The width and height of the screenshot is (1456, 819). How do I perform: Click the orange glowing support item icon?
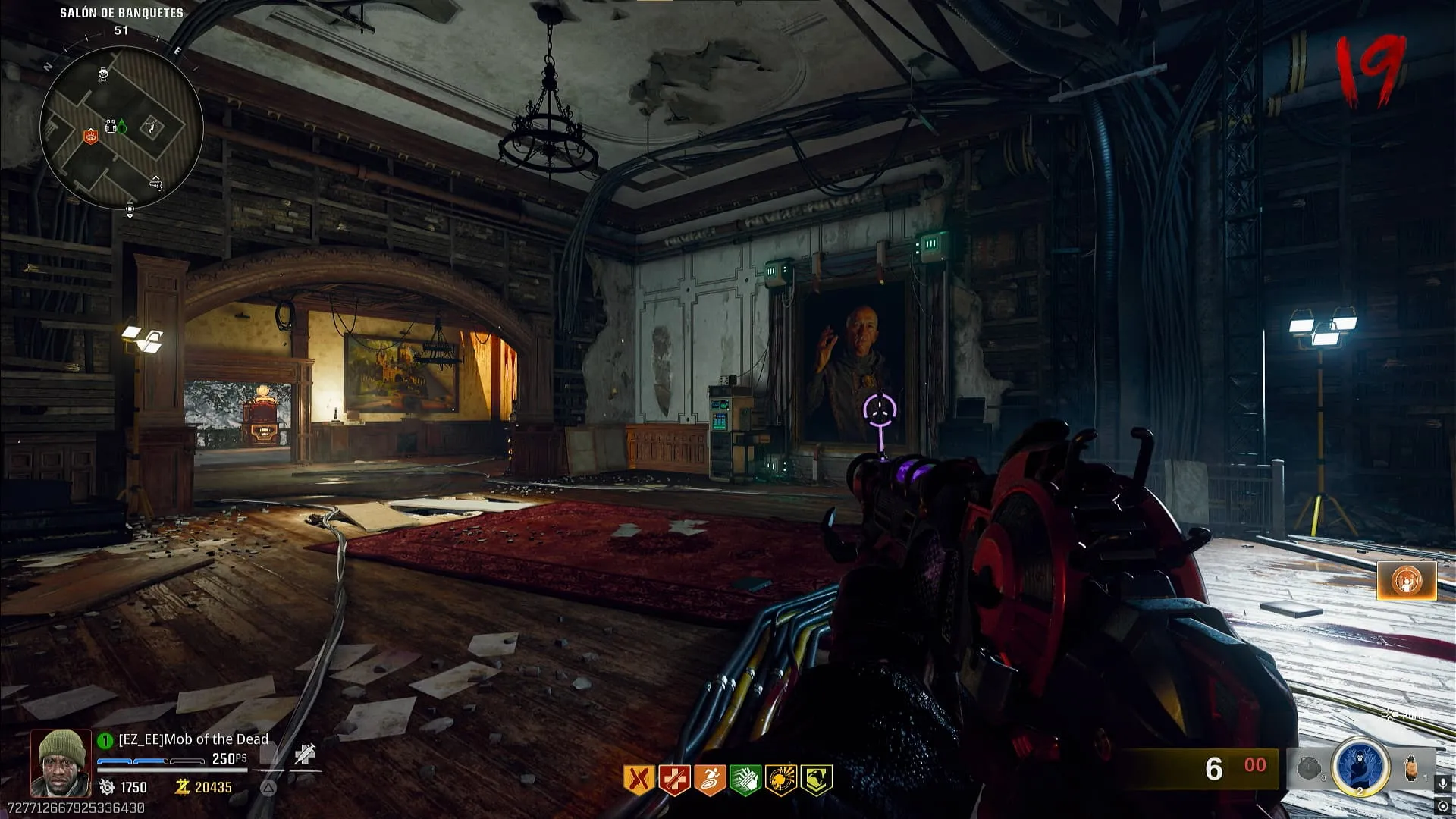coord(1407,582)
